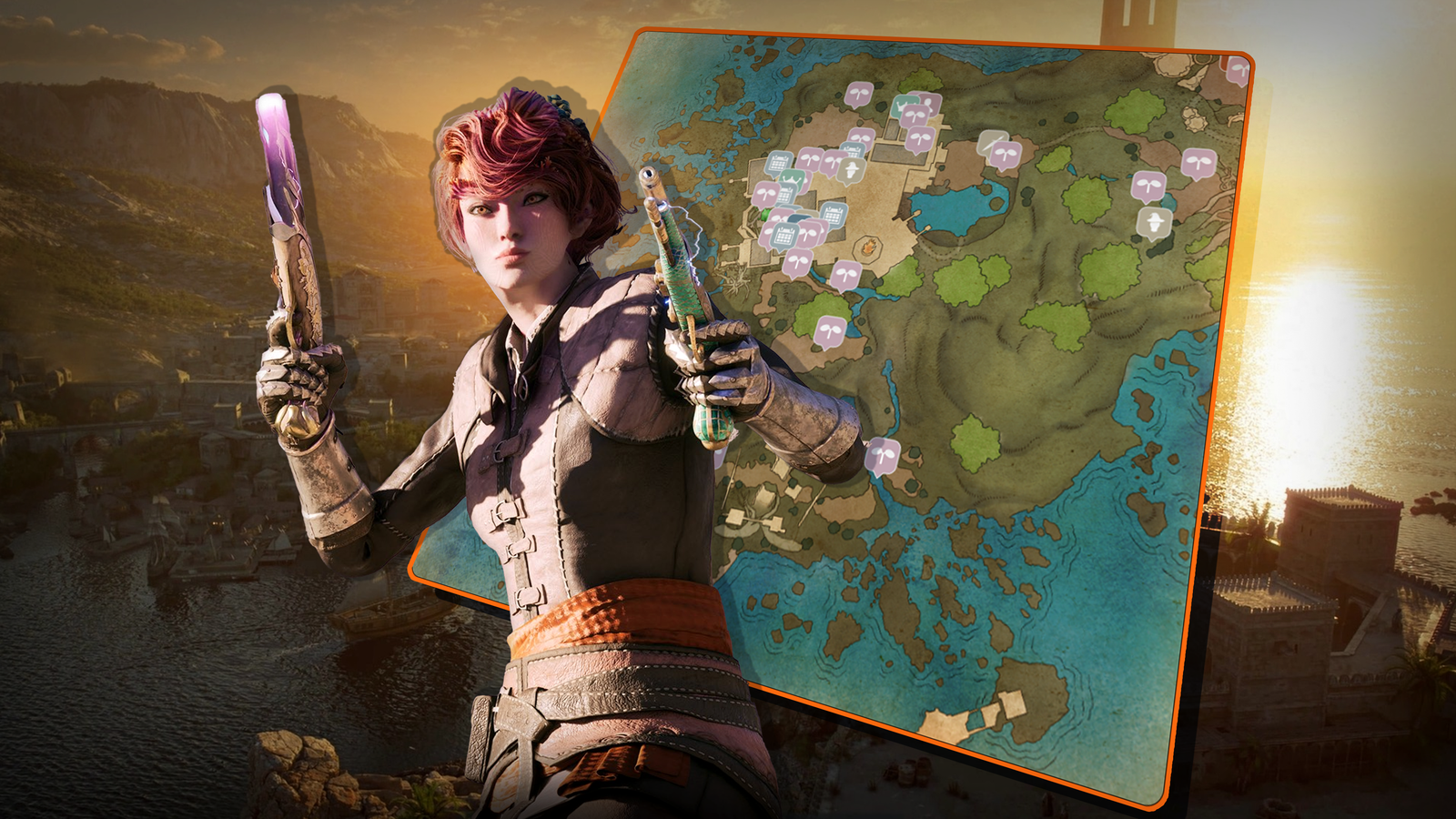
Task: Click the teal crown marker in the town area
Action: 905,106
